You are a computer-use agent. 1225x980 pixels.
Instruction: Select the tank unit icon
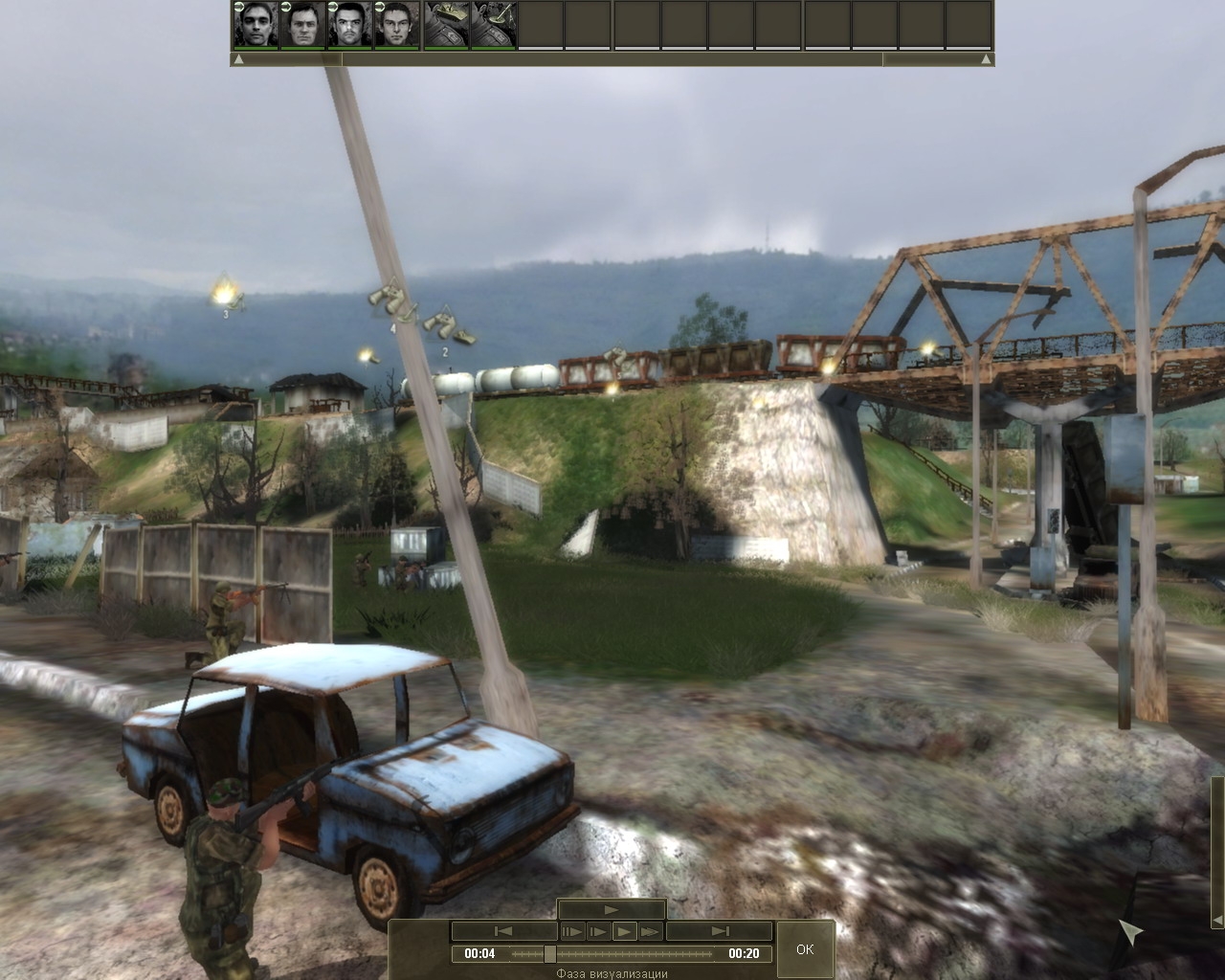[446, 25]
